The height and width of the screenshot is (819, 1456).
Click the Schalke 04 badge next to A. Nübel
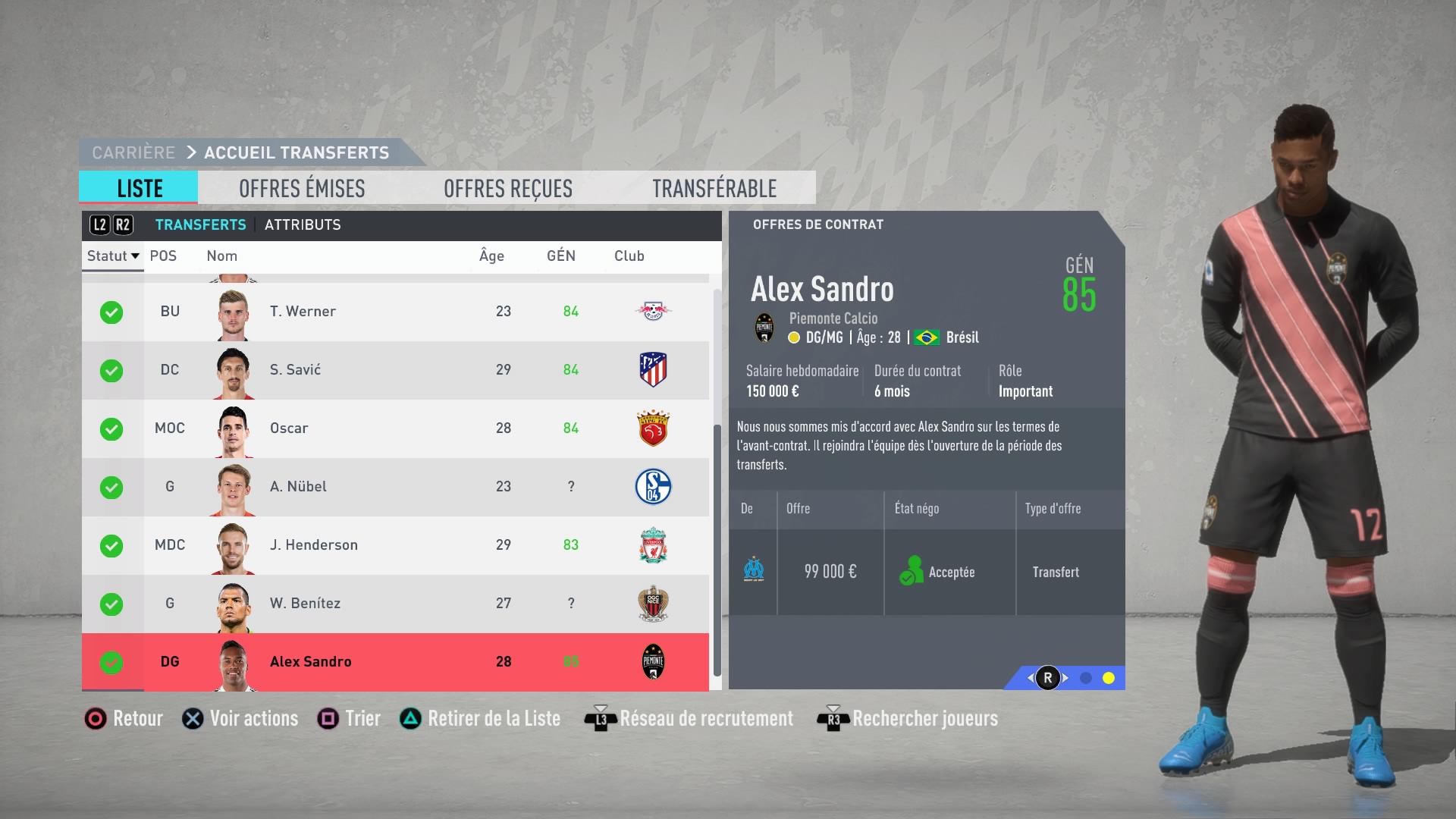(653, 486)
